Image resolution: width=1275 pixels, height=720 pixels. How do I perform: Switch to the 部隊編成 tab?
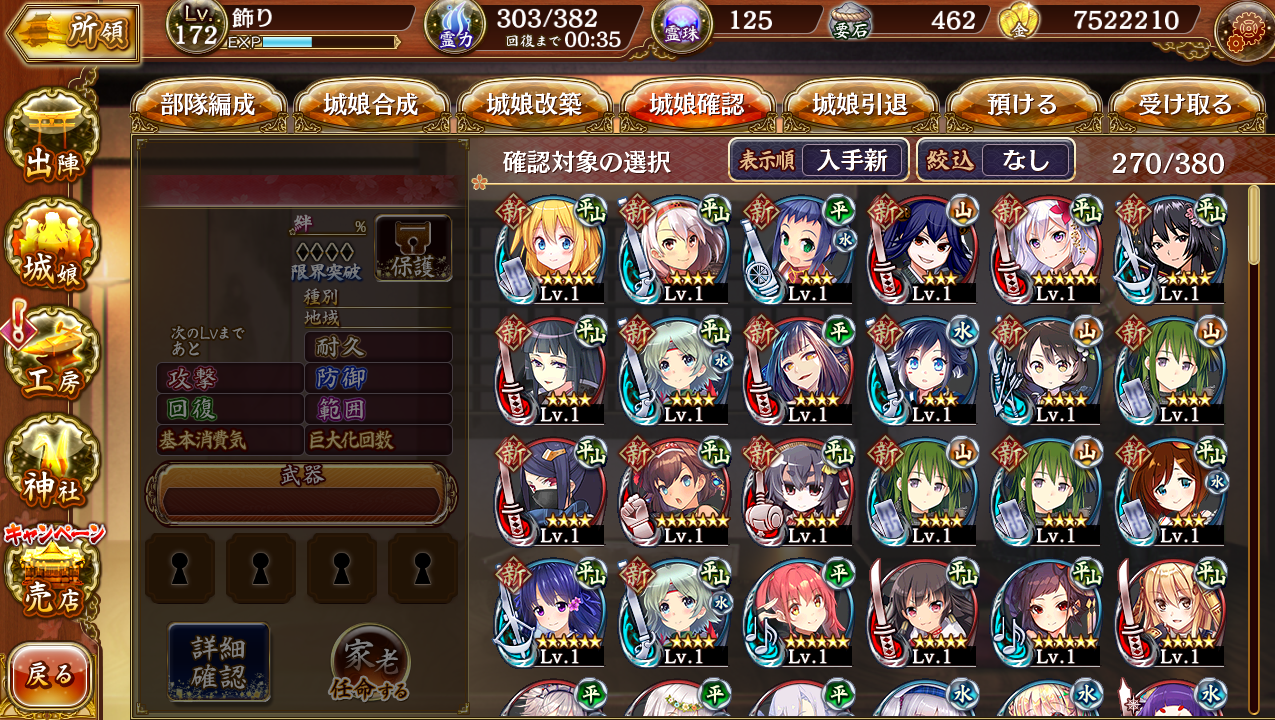pyautogui.click(x=208, y=105)
